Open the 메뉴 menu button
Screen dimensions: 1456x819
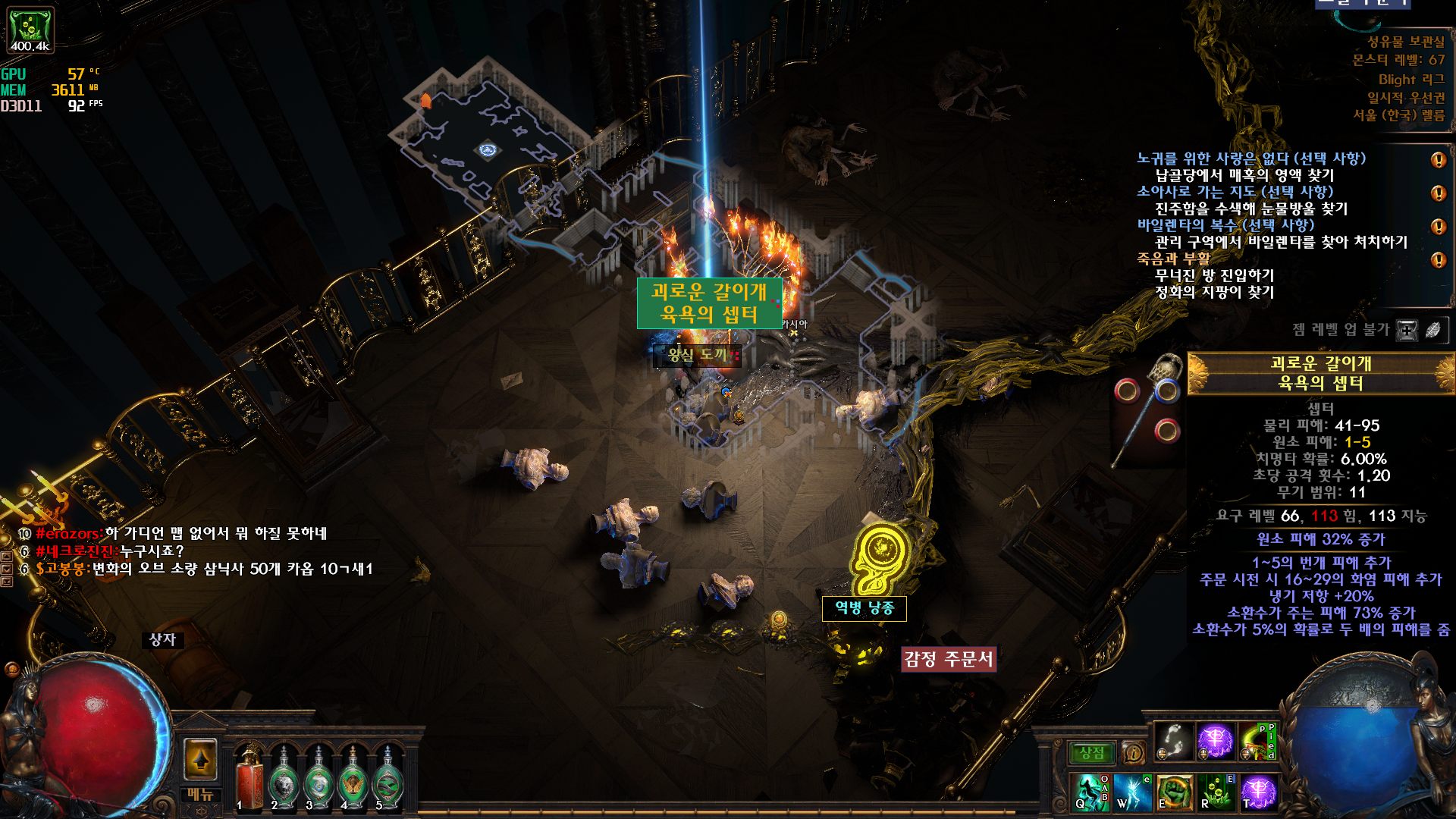click(x=201, y=795)
